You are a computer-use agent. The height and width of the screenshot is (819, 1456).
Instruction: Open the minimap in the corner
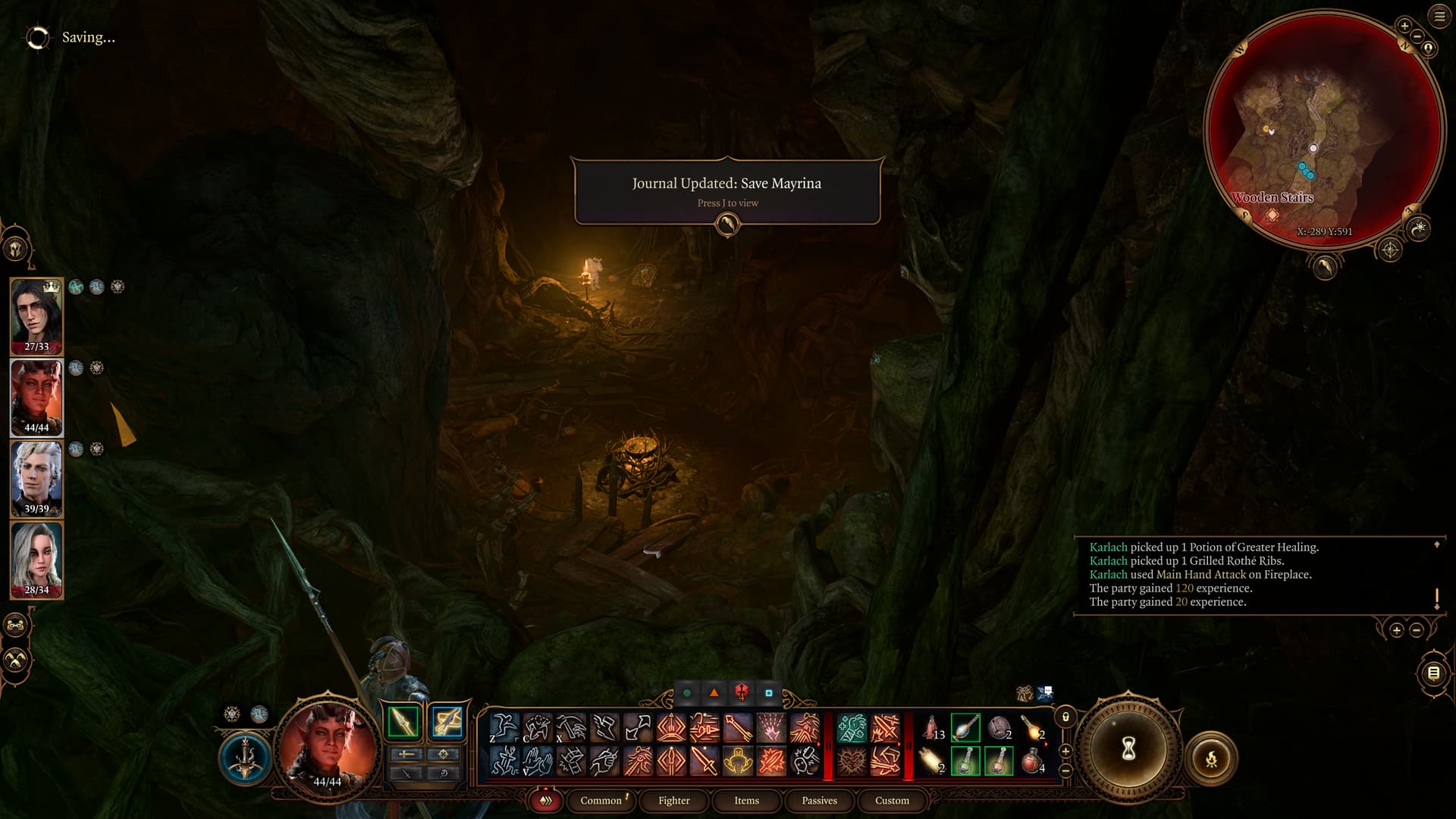pos(1323,129)
